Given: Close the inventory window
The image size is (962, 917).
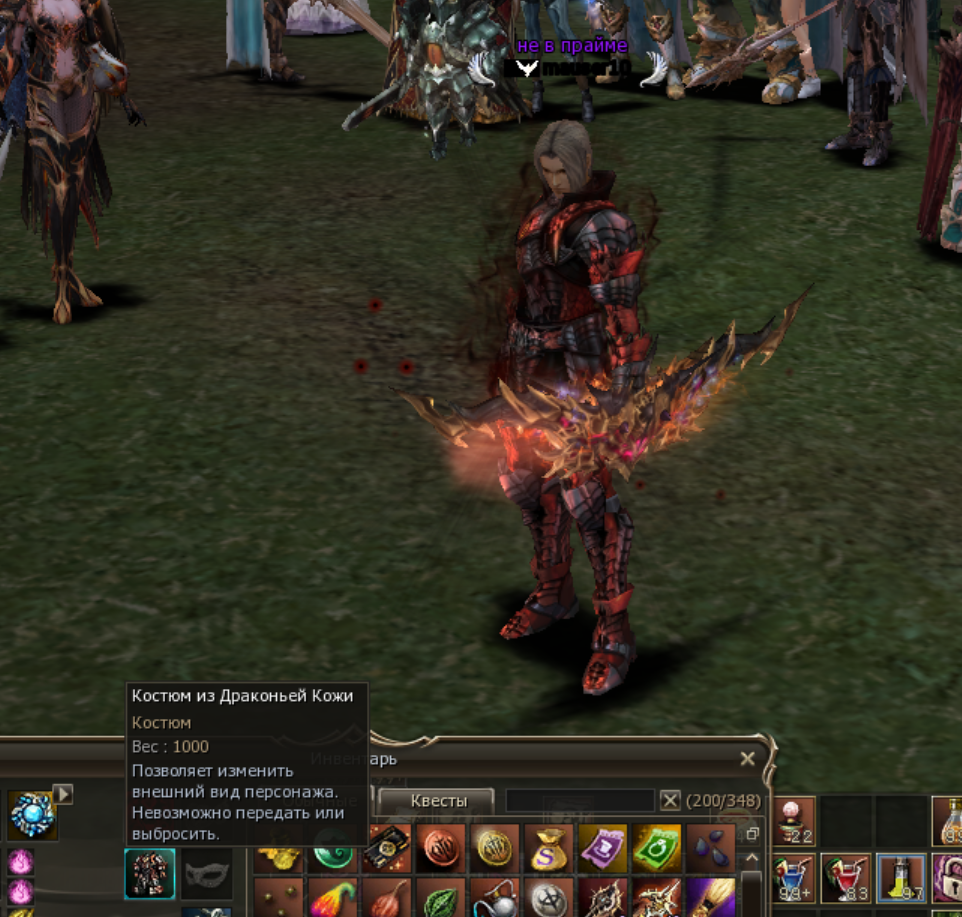Looking at the screenshot, I should click(x=747, y=760).
